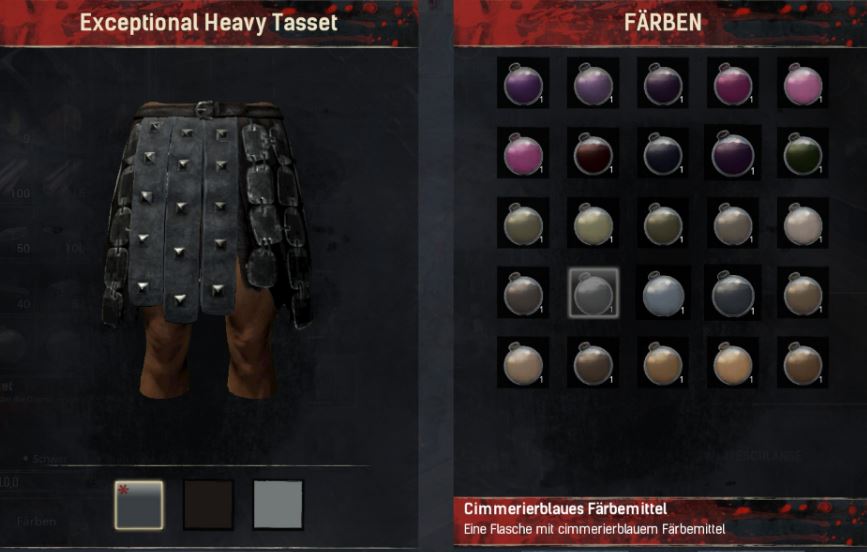867x552 pixels.
Task: Click the highlighted Cimmerian blue dye flask
Action: click(593, 293)
